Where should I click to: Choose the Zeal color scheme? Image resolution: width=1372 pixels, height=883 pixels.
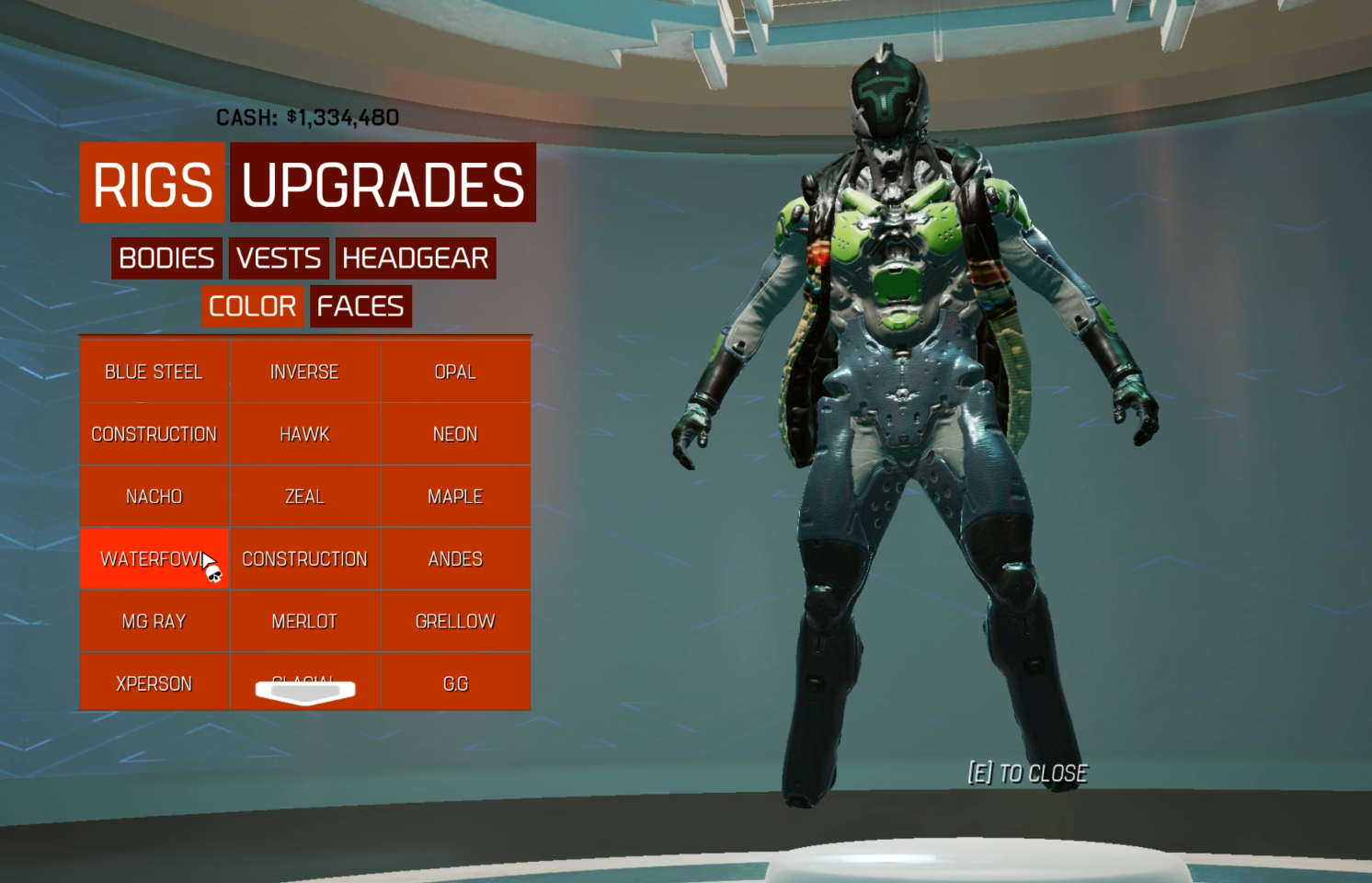click(x=304, y=497)
